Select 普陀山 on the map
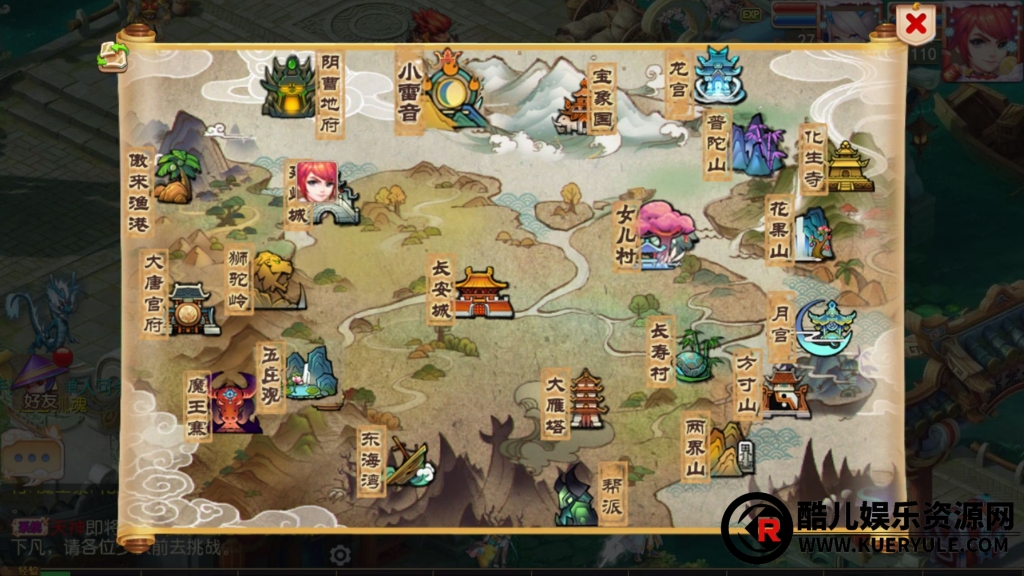 [x=757, y=146]
